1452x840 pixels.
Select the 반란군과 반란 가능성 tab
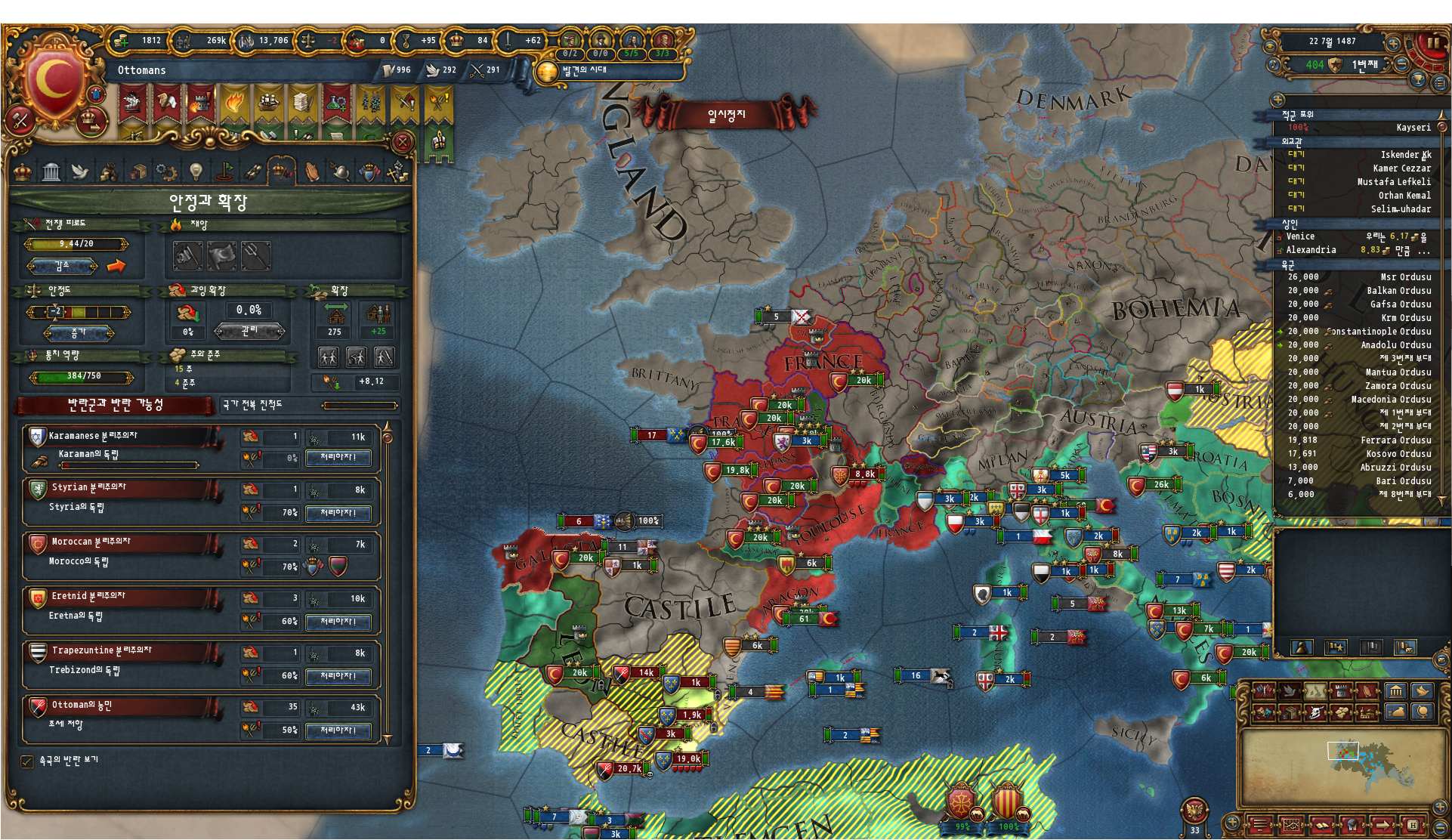(115, 405)
